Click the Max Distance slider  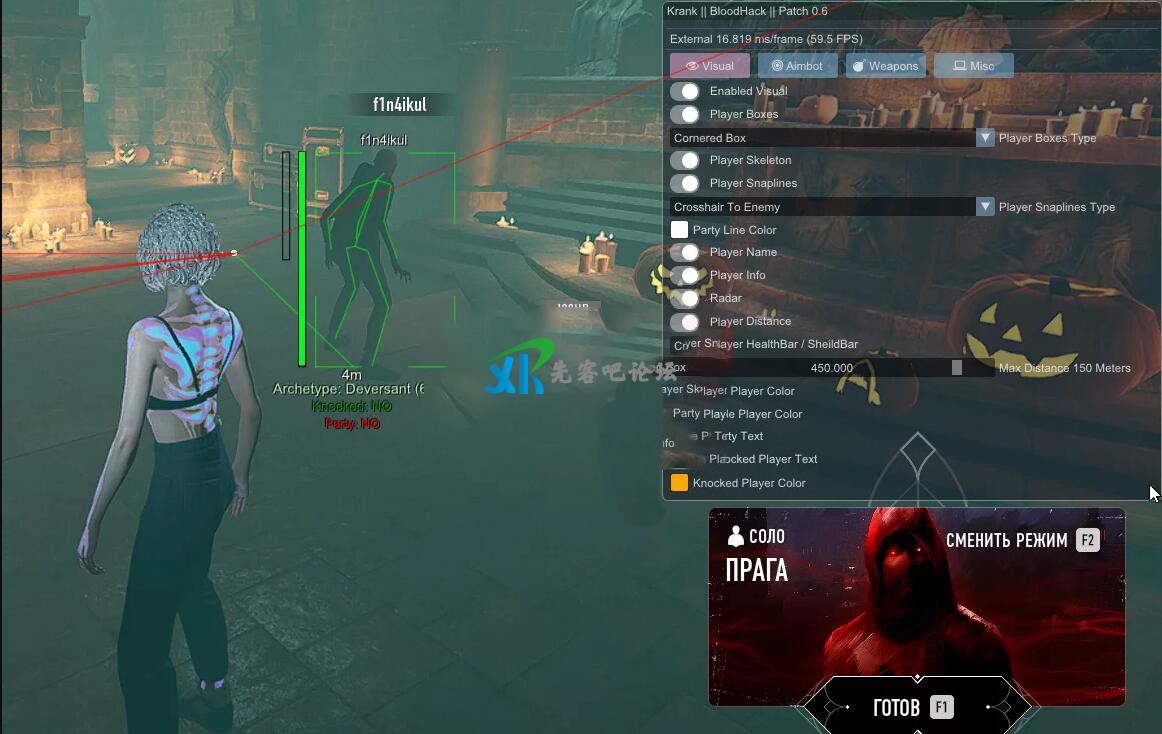[x=832, y=368]
